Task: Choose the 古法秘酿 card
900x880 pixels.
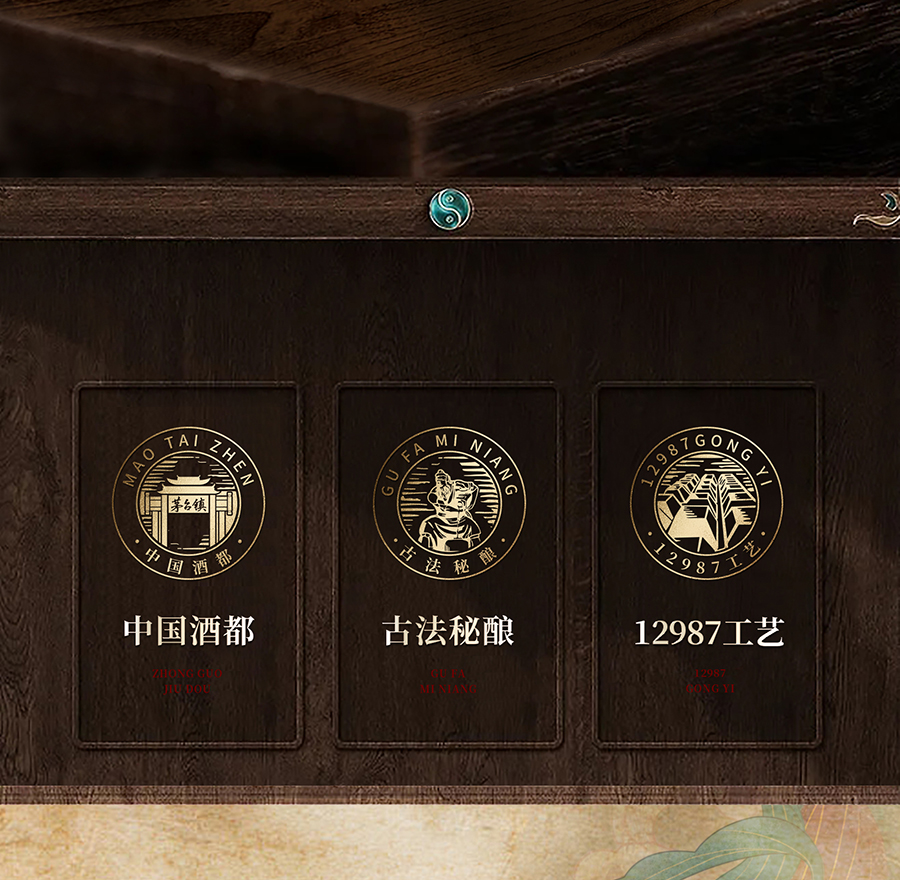Action: (x=448, y=565)
